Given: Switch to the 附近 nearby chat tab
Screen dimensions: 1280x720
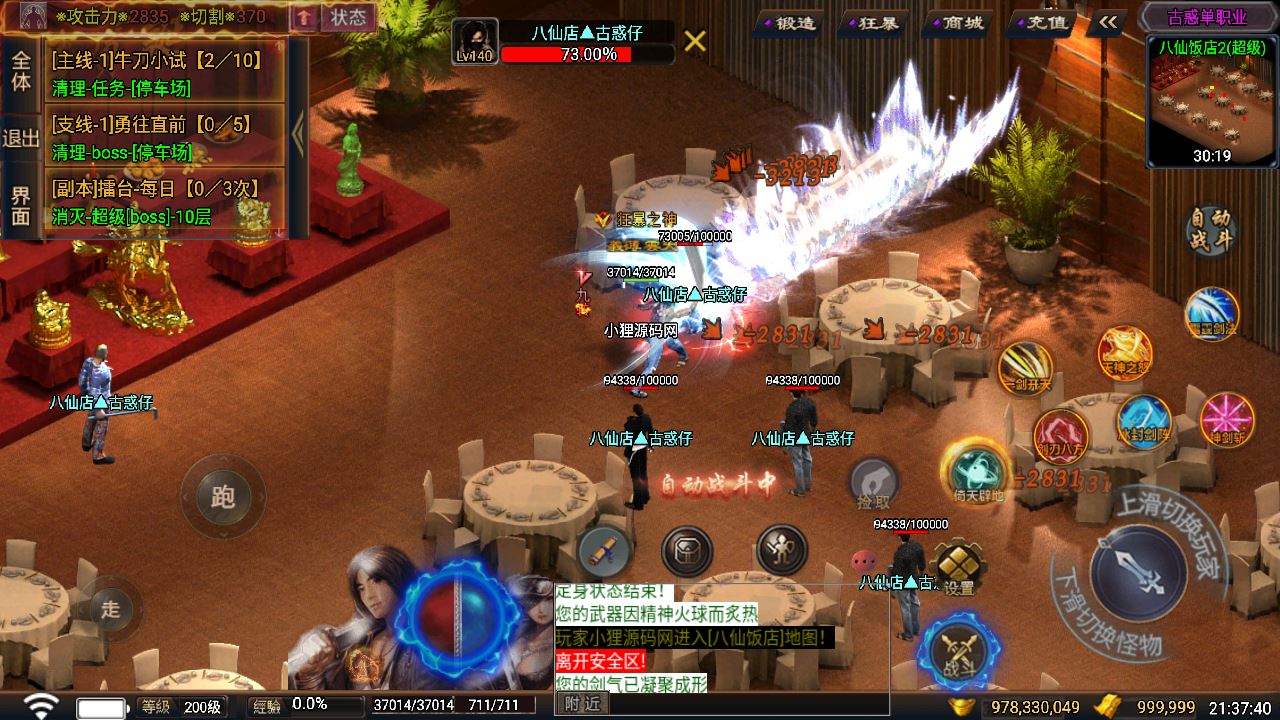Looking at the screenshot, I should (581, 704).
